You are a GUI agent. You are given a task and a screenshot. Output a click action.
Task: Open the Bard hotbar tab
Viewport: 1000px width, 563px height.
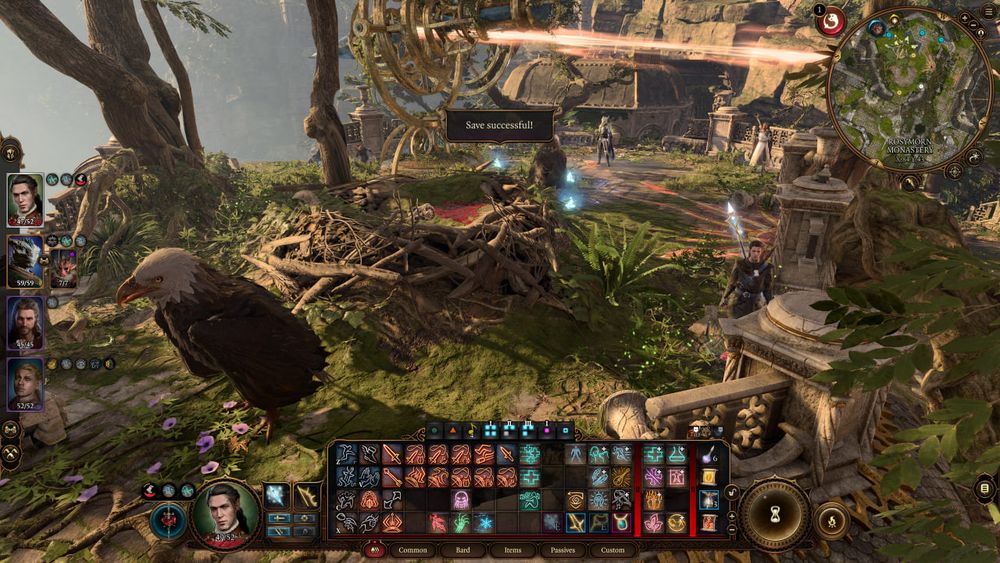(463, 550)
